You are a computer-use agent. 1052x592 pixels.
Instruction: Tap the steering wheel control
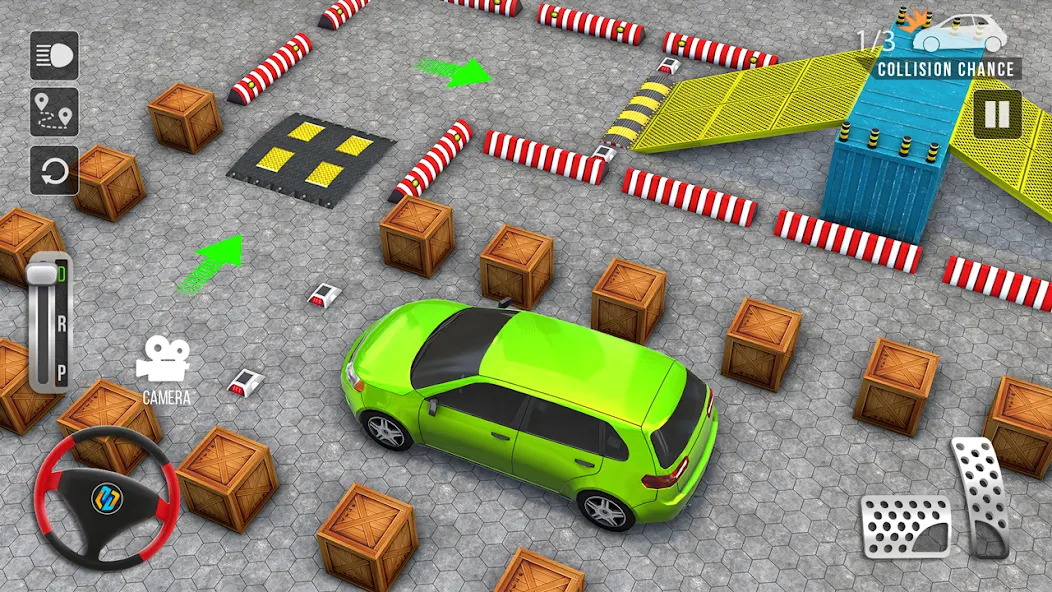pos(105,499)
